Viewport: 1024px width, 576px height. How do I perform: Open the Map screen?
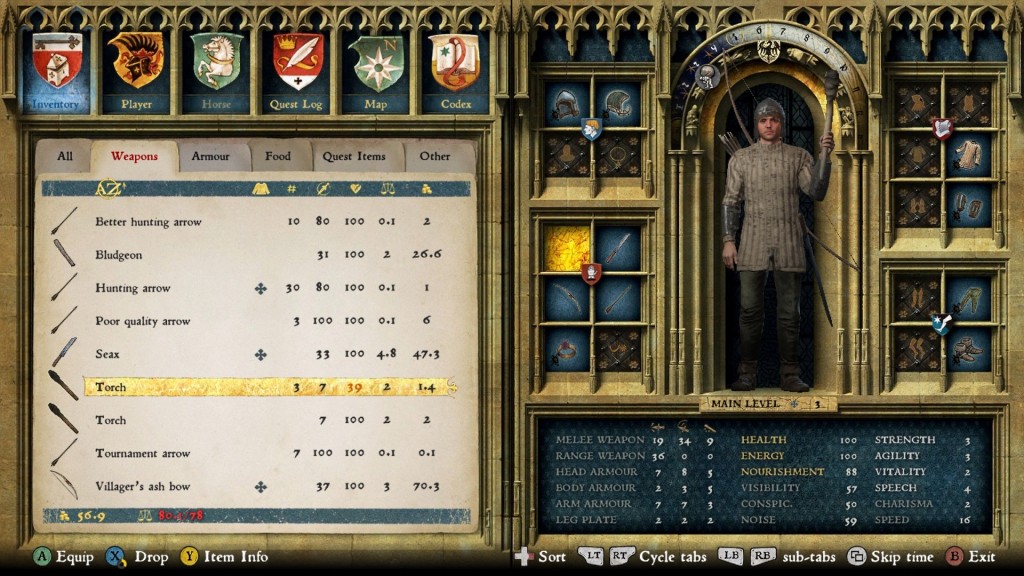(x=376, y=70)
